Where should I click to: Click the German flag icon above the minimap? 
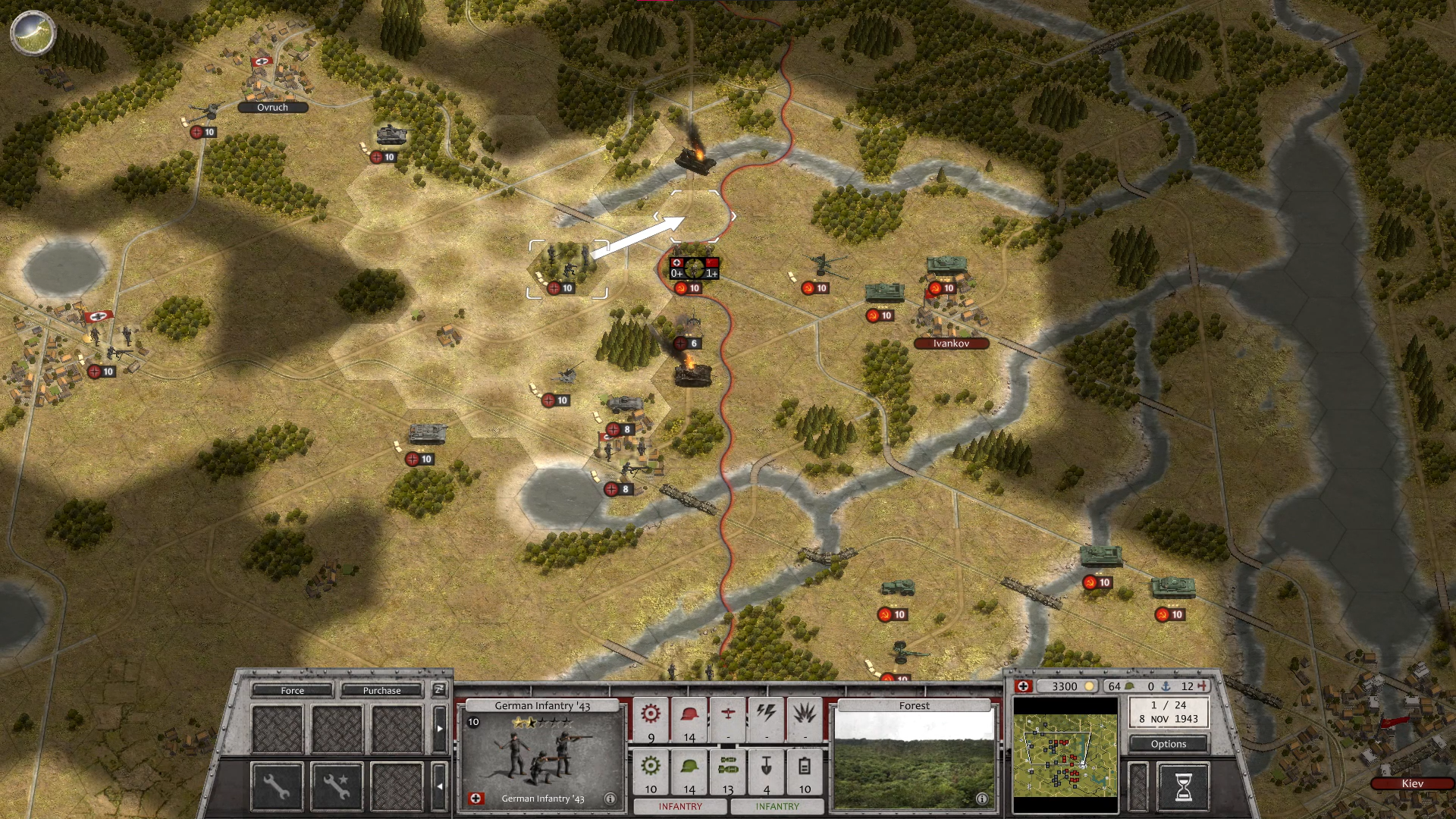tap(1024, 686)
